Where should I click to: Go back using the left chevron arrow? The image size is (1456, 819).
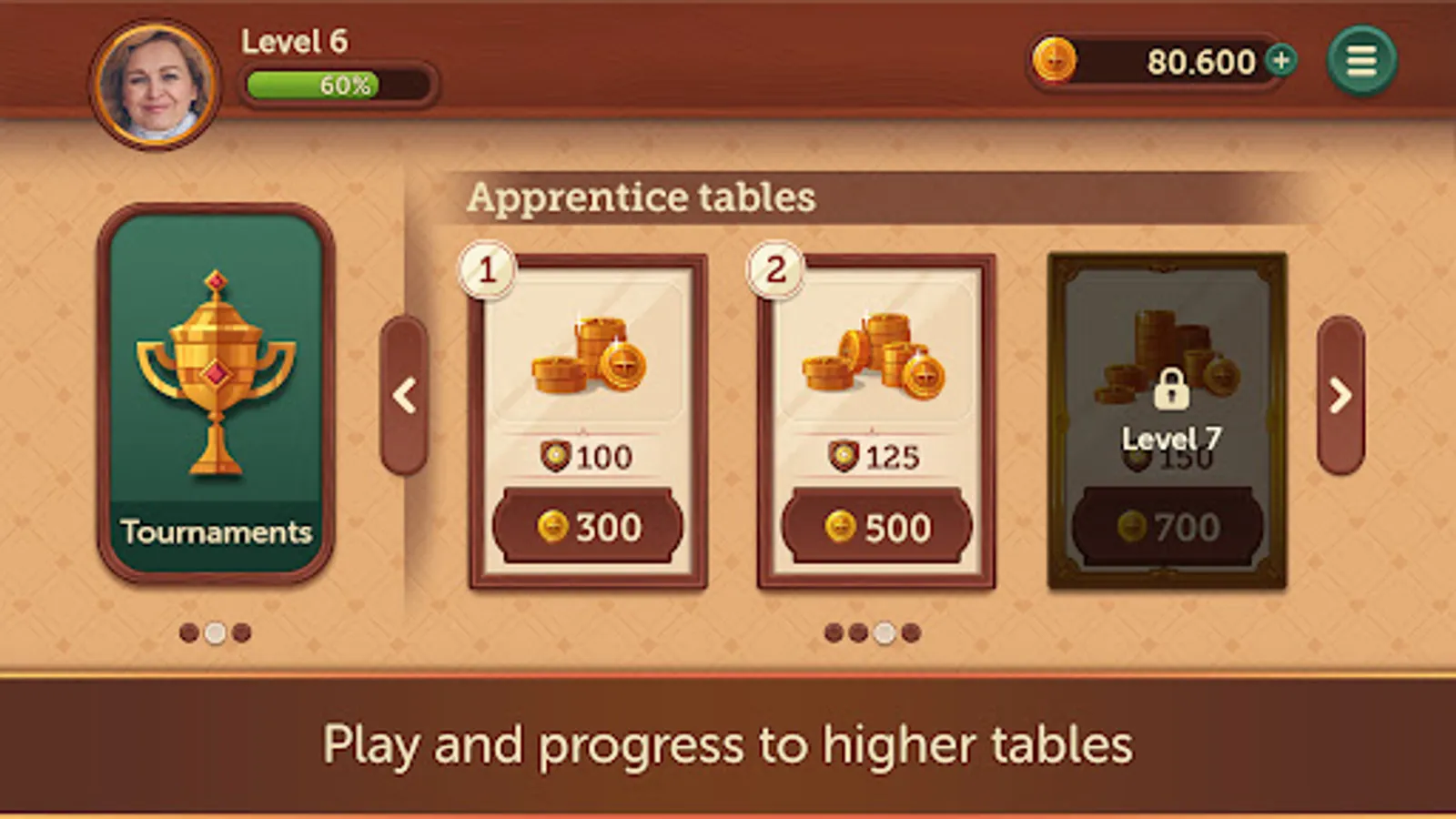point(404,396)
